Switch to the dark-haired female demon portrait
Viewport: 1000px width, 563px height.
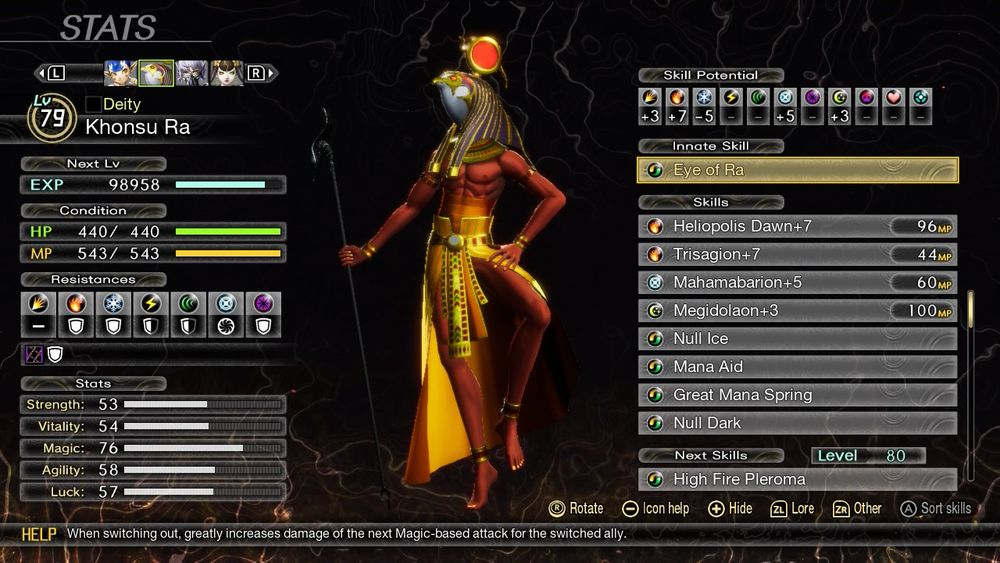(226, 73)
